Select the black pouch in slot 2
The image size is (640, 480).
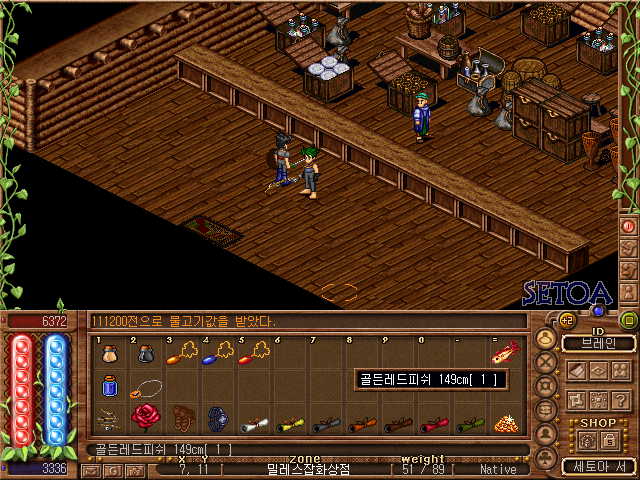145,353
